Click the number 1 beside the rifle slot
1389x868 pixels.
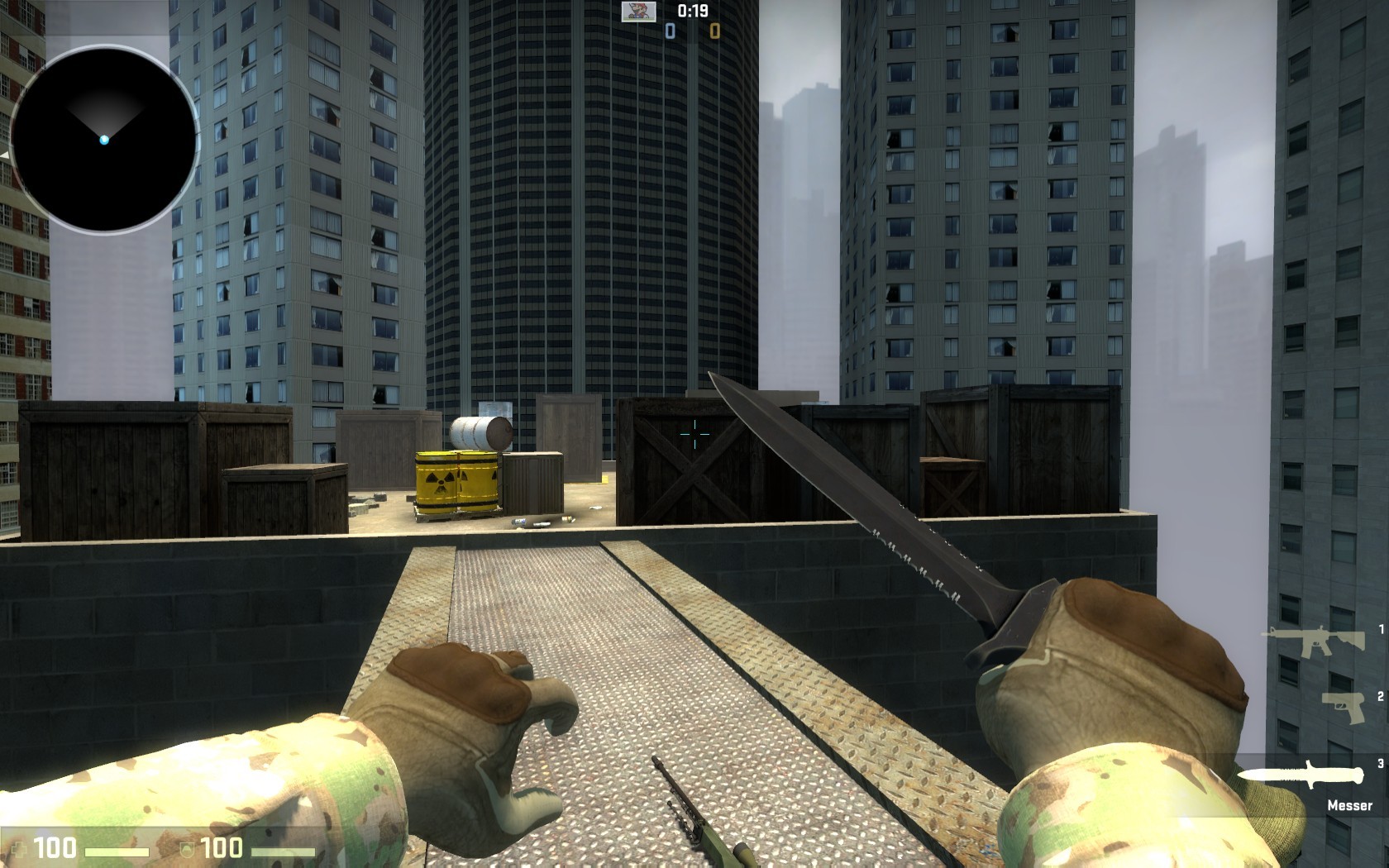1382,629
